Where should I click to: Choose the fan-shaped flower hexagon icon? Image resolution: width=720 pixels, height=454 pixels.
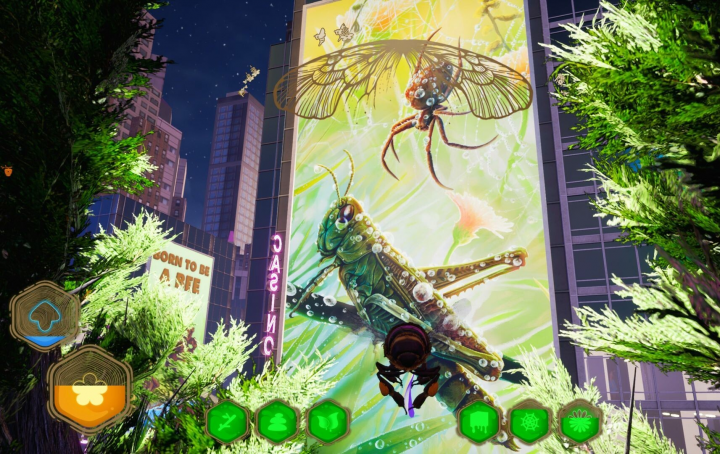pos(580,422)
